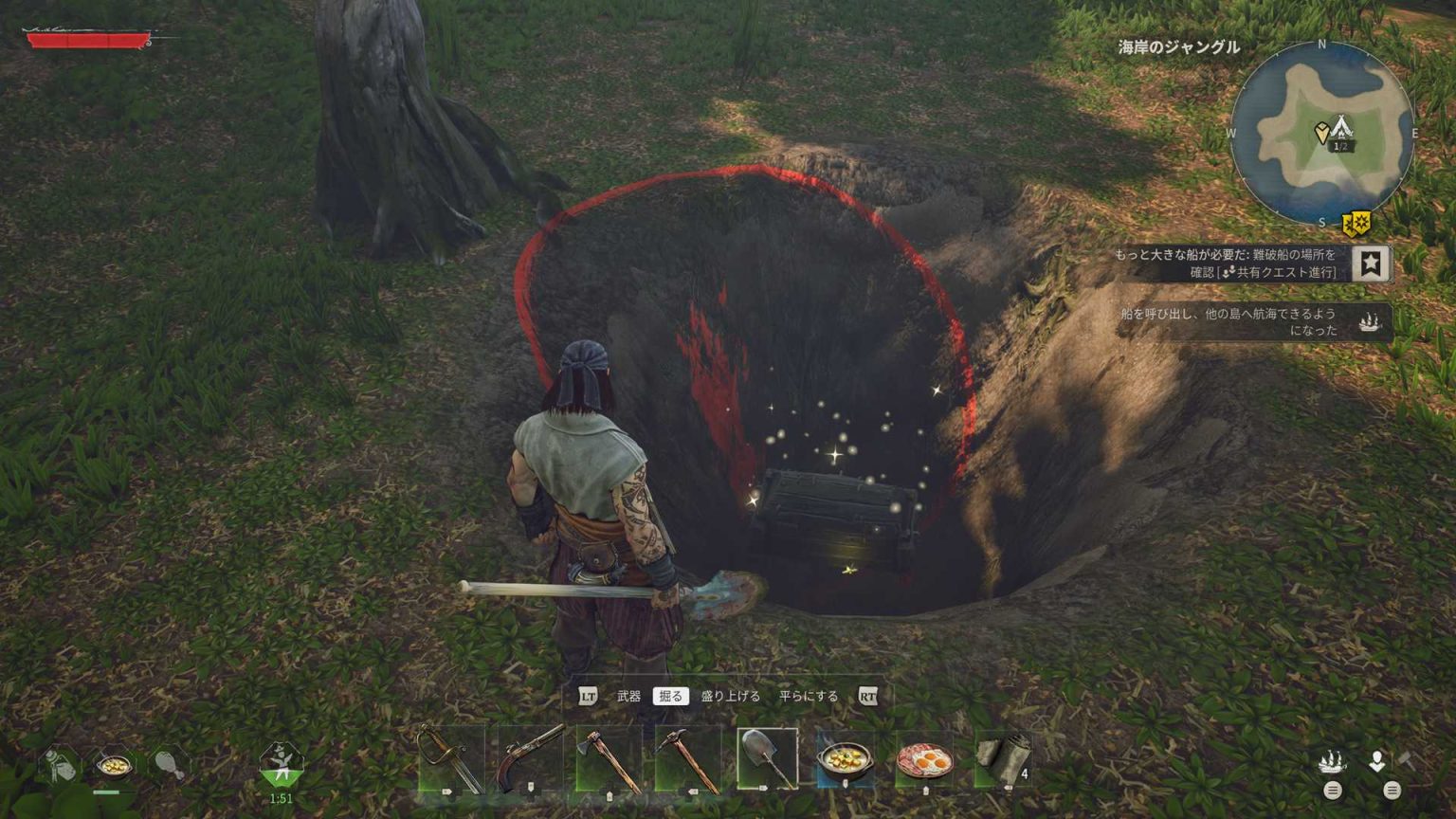Click the green food buff status icon
The image size is (1456, 819).
pos(281,764)
